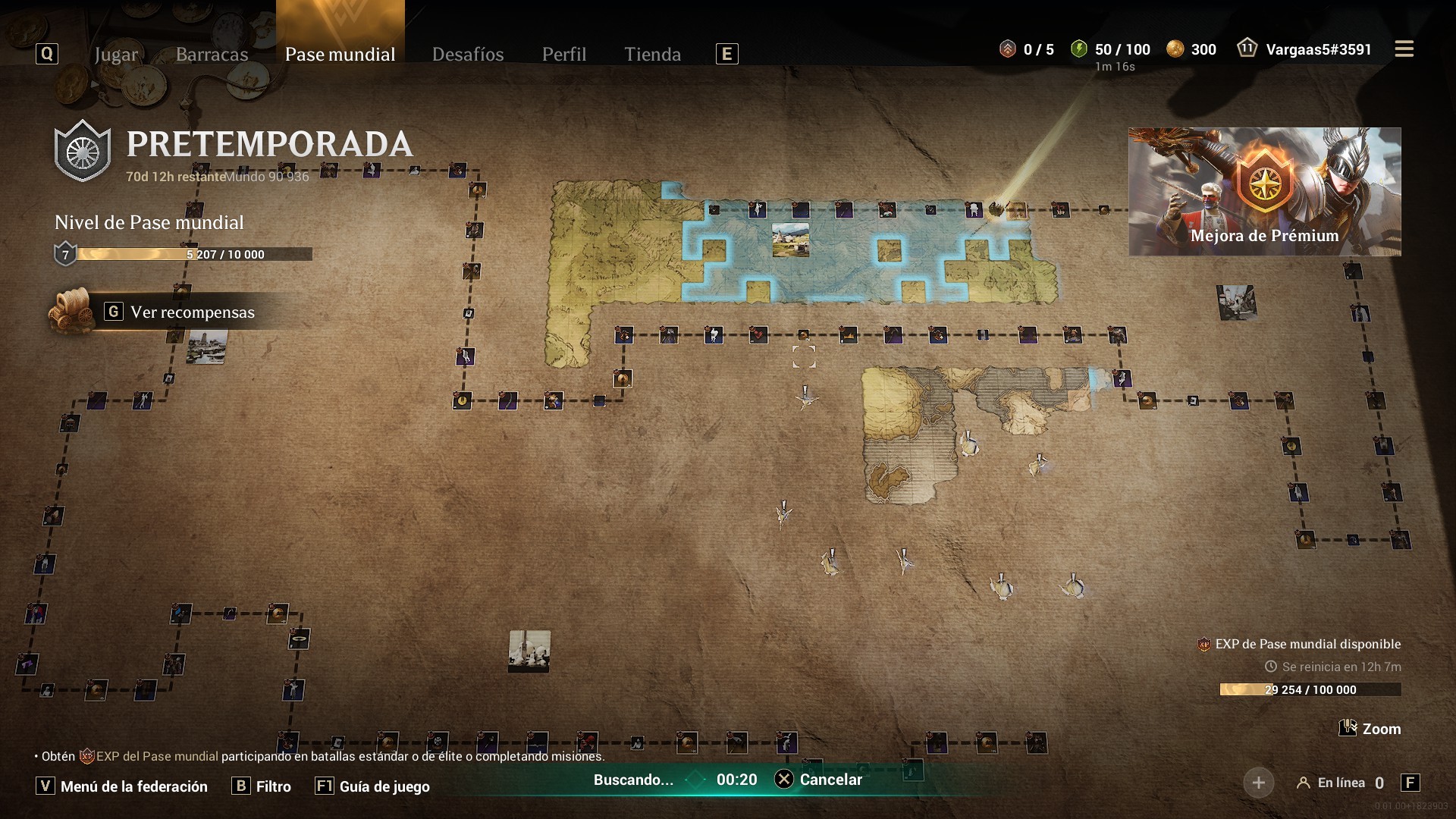Click the plus button to invite players
Screen dimensions: 1456x819
coord(1258,783)
